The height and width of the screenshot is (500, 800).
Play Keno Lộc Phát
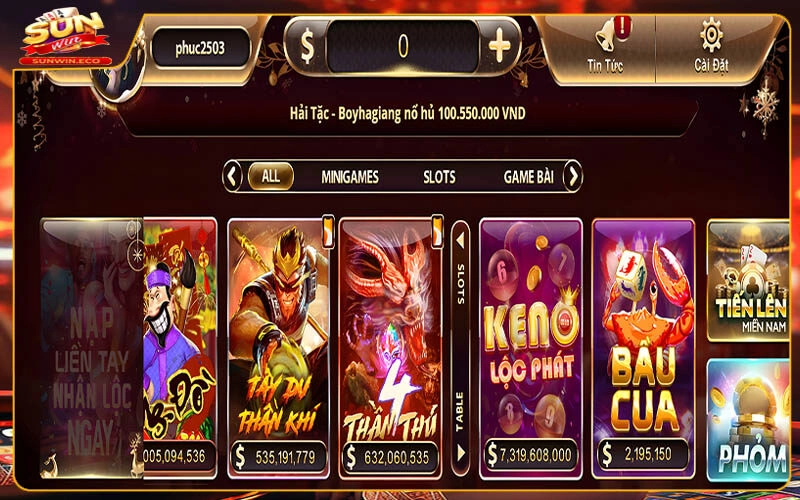pyautogui.click(x=531, y=340)
